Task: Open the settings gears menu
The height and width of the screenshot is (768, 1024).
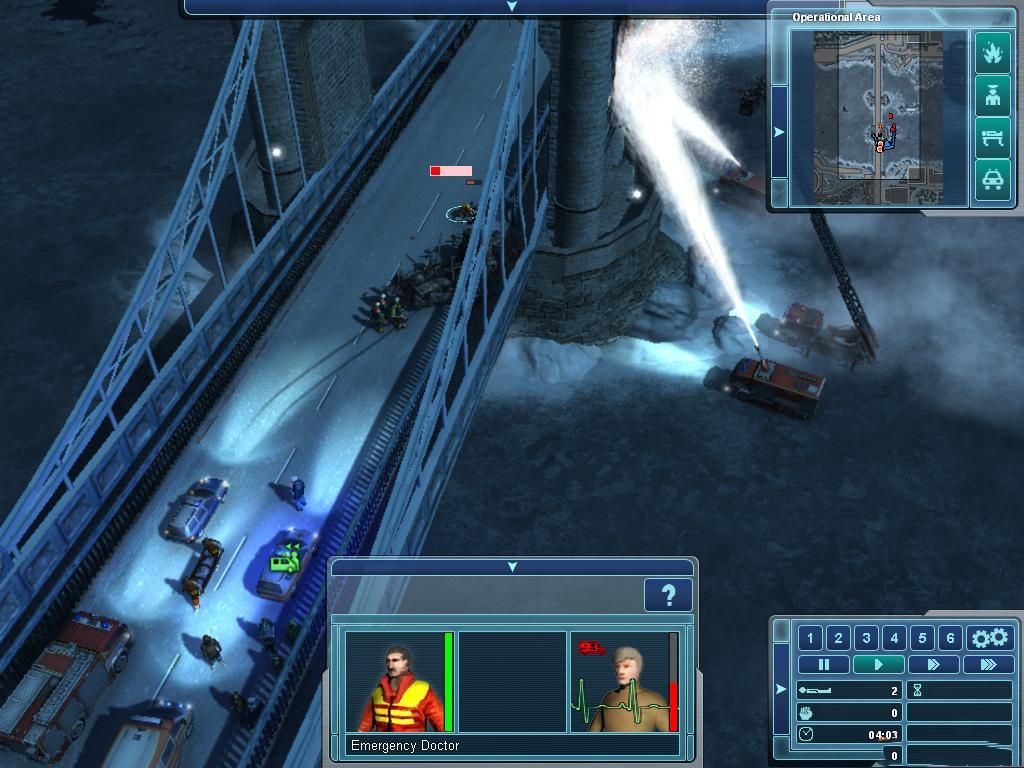Action: 990,638
